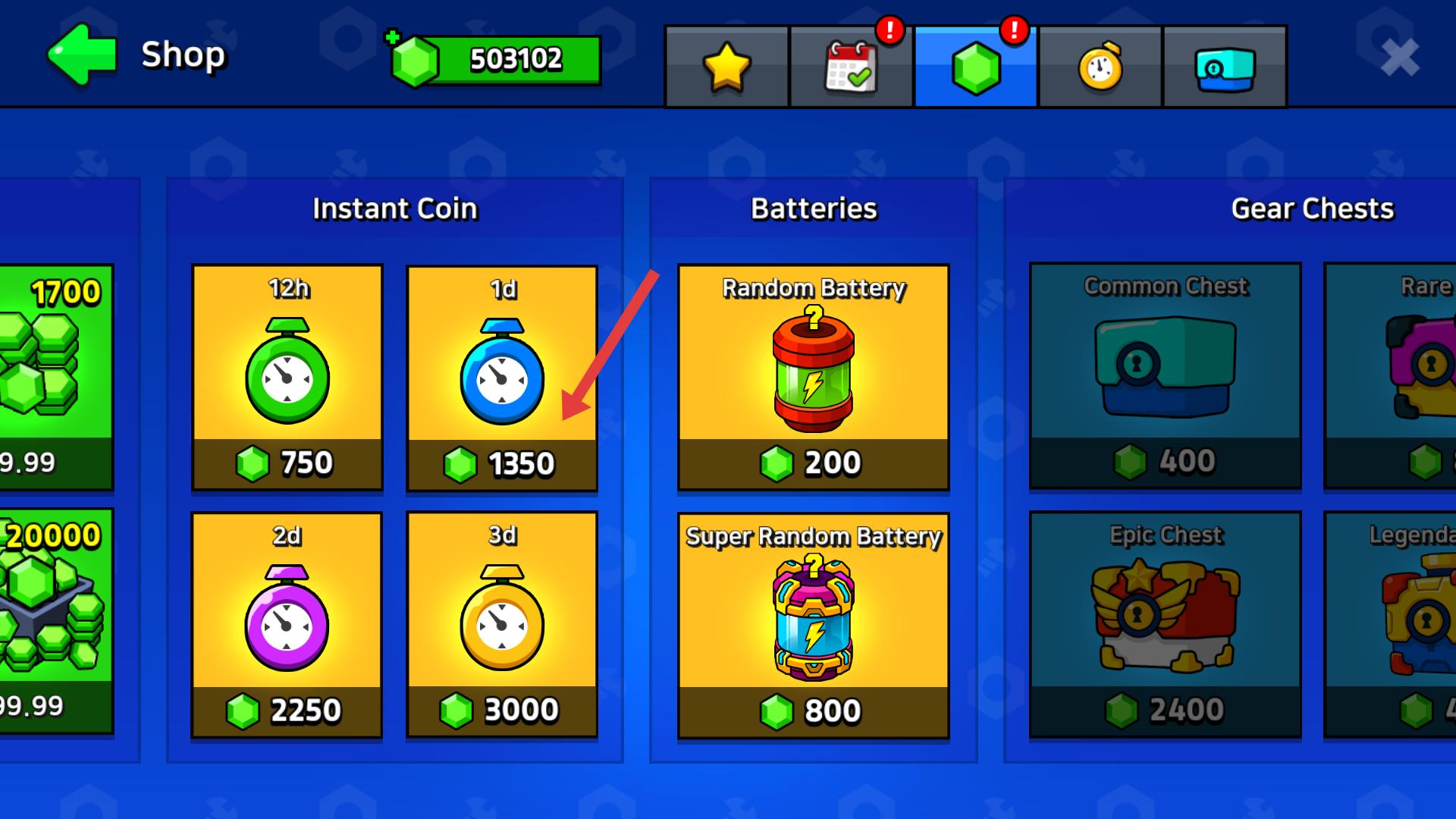This screenshot has height=819, width=1456.
Task: Select the 20000 gem pack
Action: pos(55,621)
